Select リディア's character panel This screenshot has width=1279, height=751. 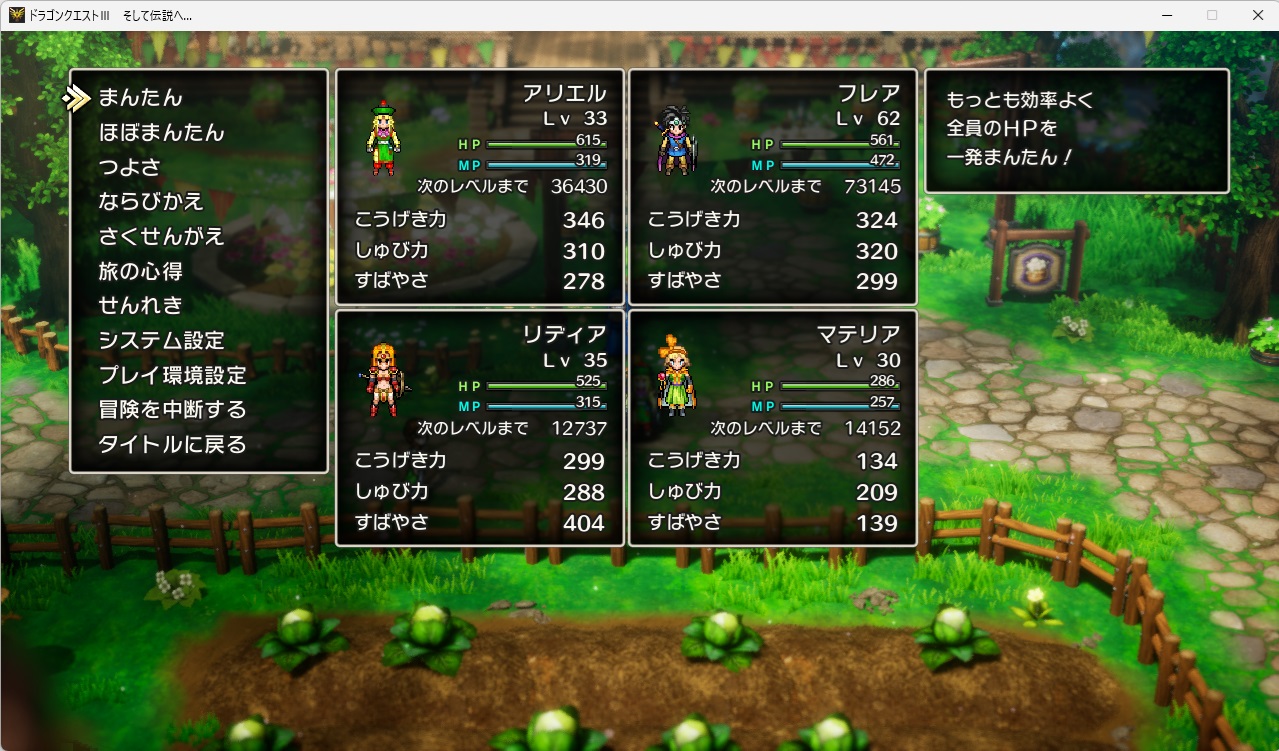tap(479, 428)
